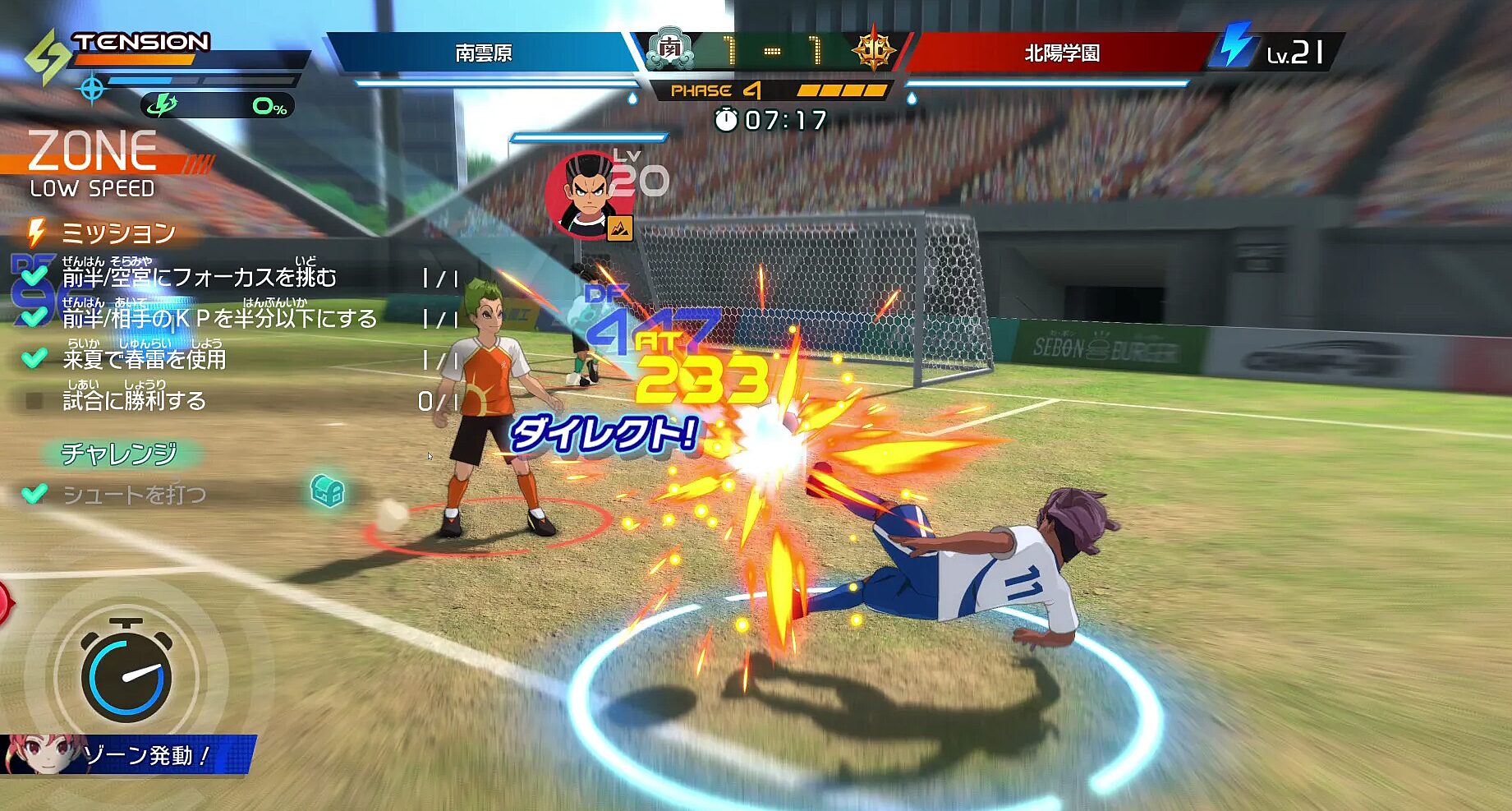Select the 前半/相手のKPを半分以下にする mission
The image size is (1512, 811).
click(x=218, y=318)
